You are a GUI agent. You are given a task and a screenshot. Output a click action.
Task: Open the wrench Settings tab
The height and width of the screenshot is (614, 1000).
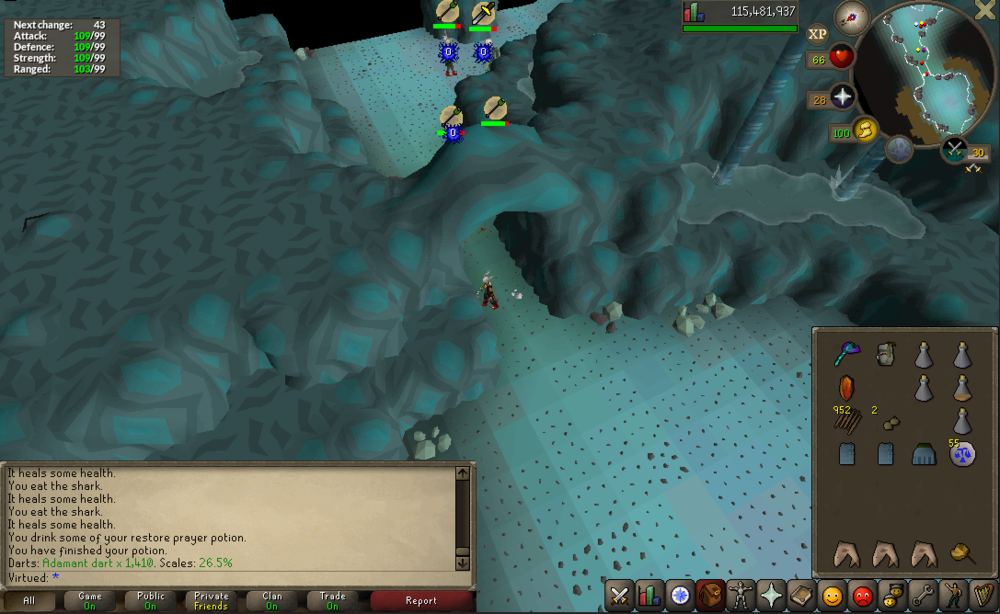point(922,596)
